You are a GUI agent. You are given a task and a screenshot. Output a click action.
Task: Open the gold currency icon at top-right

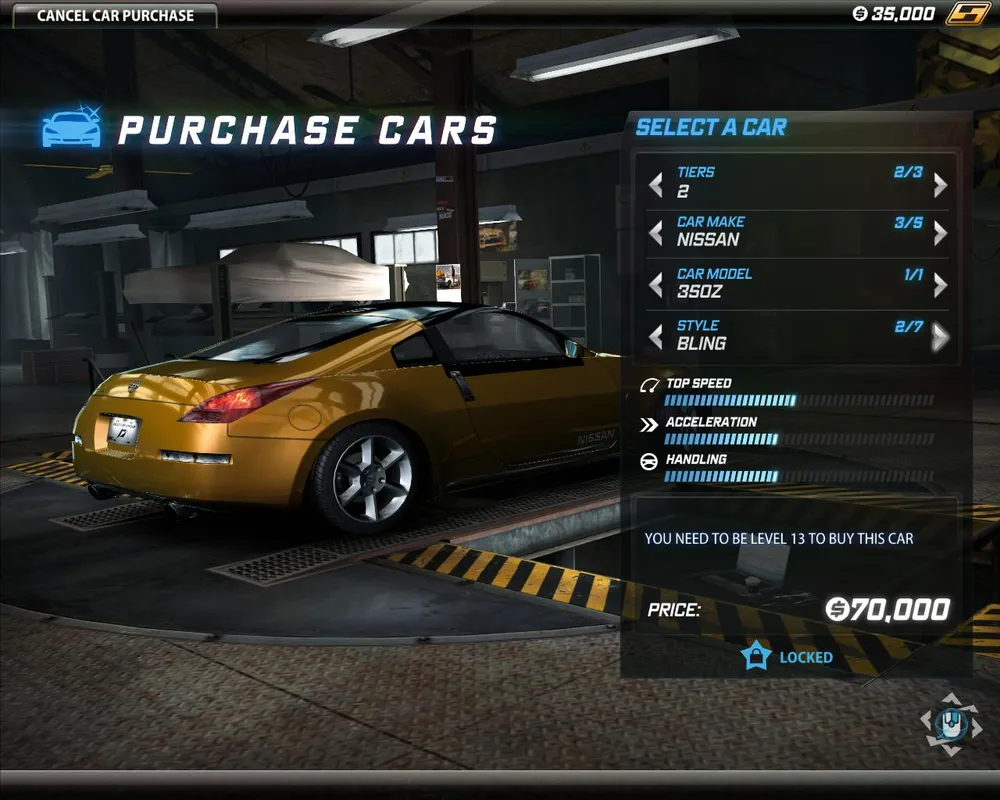[968, 14]
